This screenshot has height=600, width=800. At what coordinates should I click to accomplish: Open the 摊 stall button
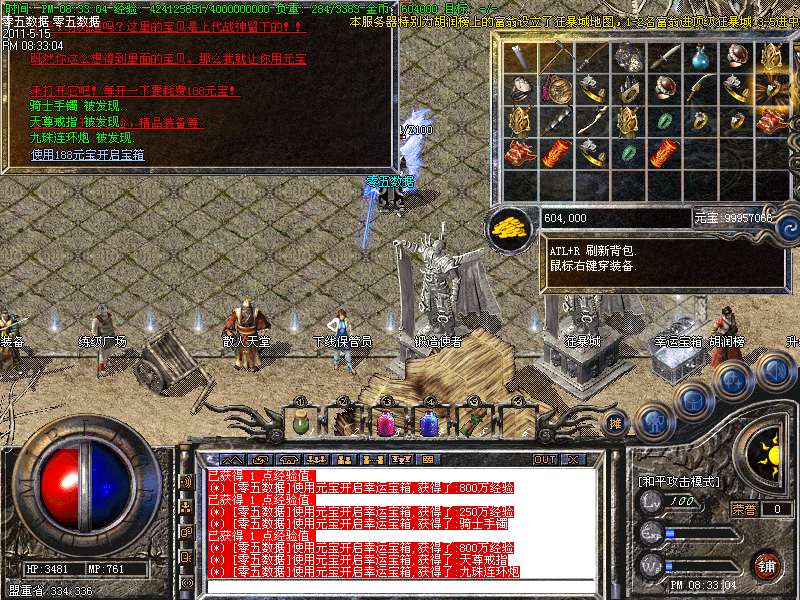[x=616, y=424]
